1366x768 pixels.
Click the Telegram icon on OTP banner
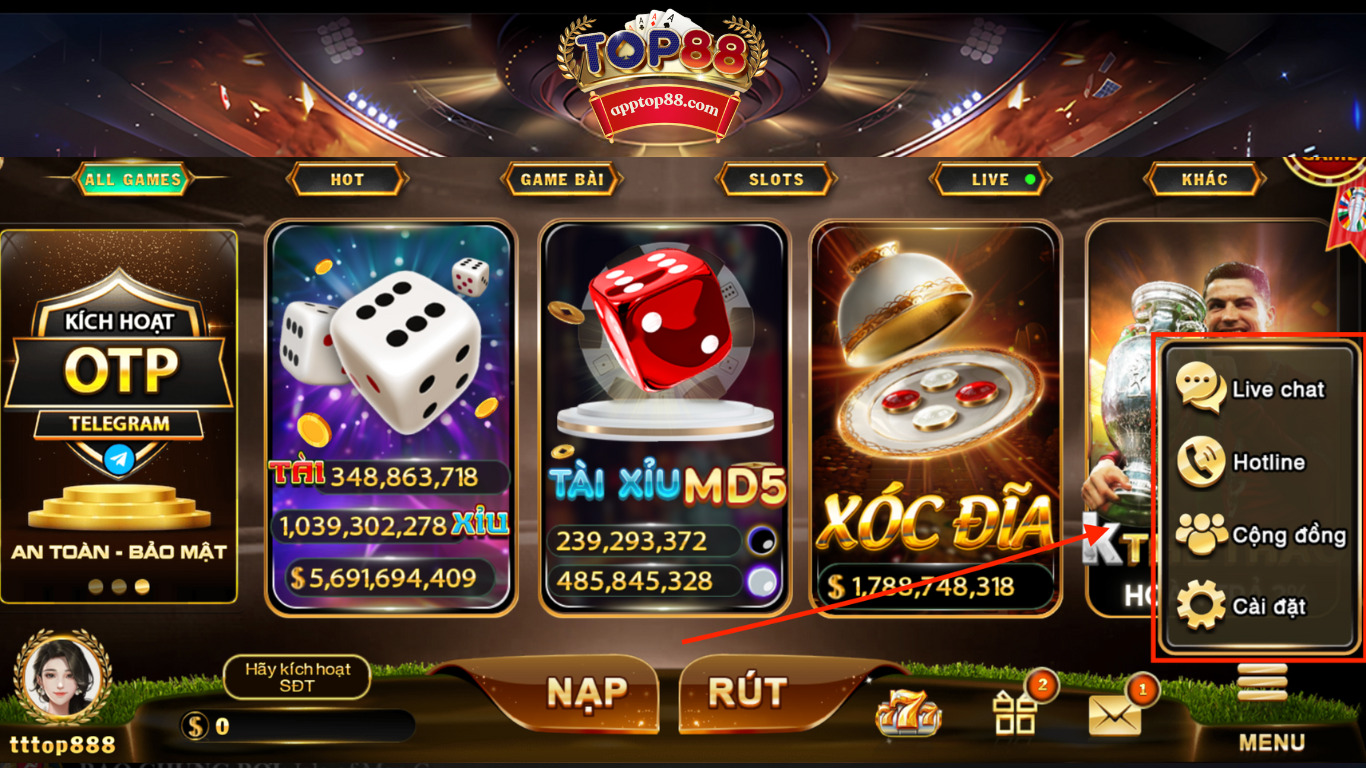(x=119, y=459)
